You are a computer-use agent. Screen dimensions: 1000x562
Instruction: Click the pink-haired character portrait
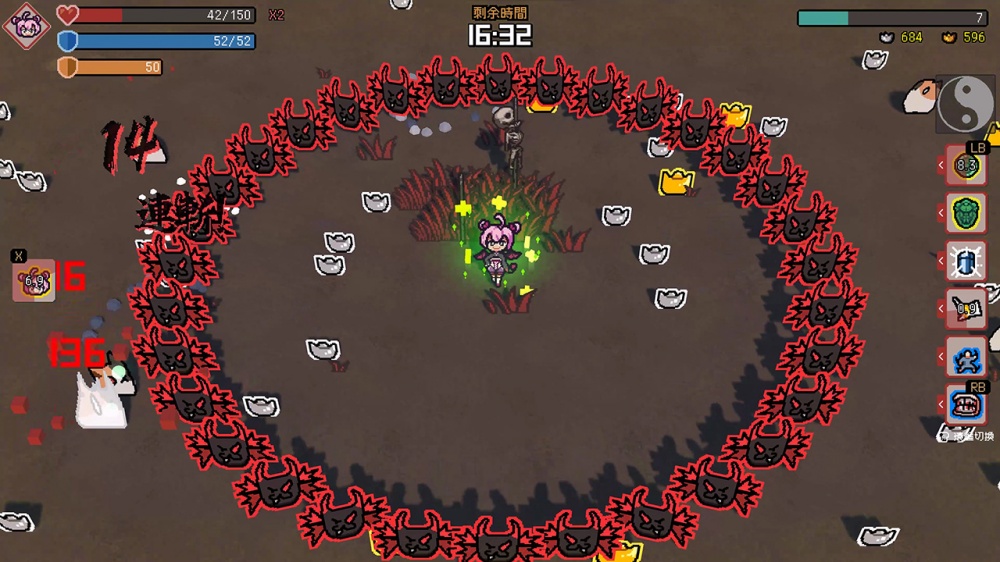coord(26,26)
